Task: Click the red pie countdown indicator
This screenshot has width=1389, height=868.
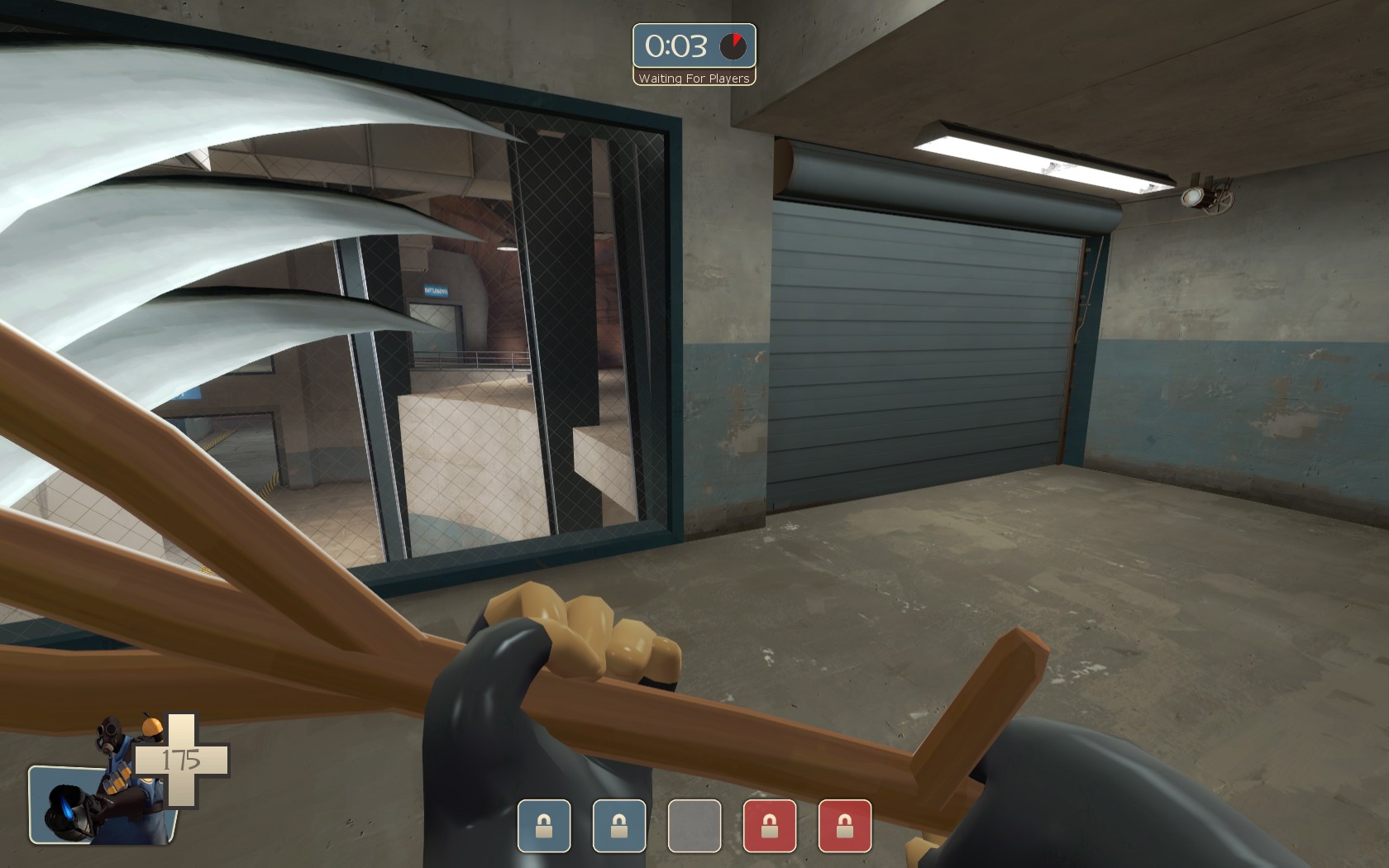Action: [x=734, y=45]
